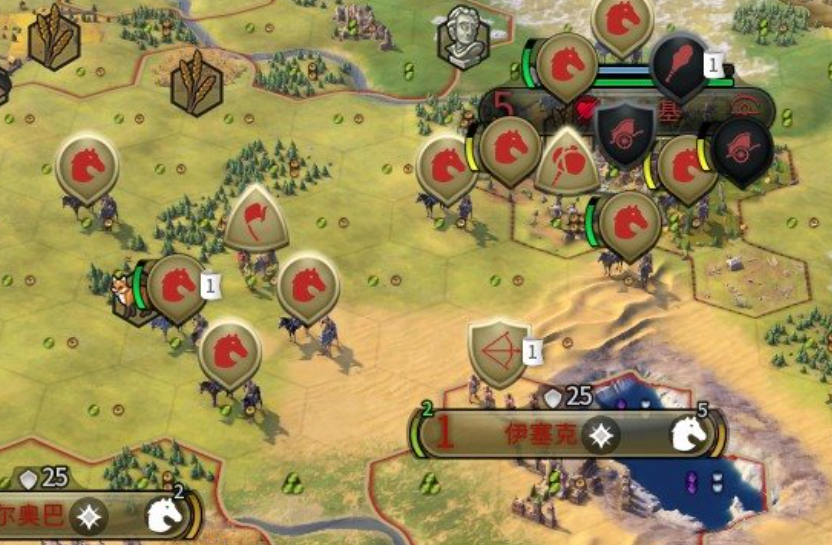Select the horse unit flag beside the fox
The width and height of the screenshot is (832, 545).
[177, 287]
